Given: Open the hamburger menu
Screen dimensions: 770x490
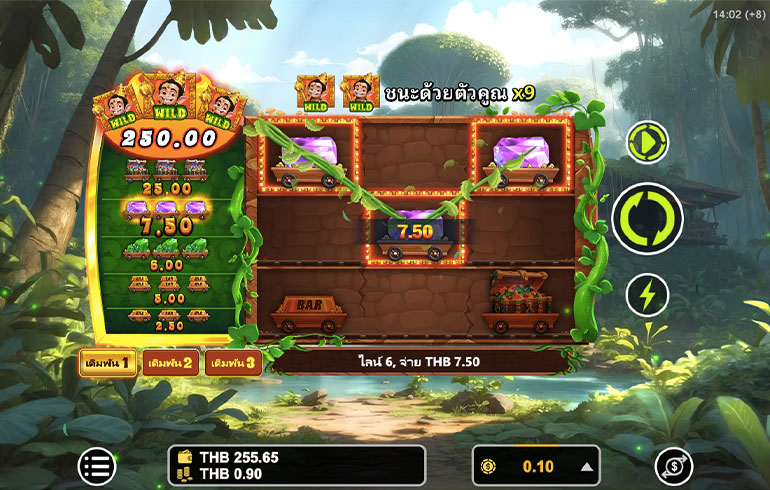Looking at the screenshot, I should 97,465.
